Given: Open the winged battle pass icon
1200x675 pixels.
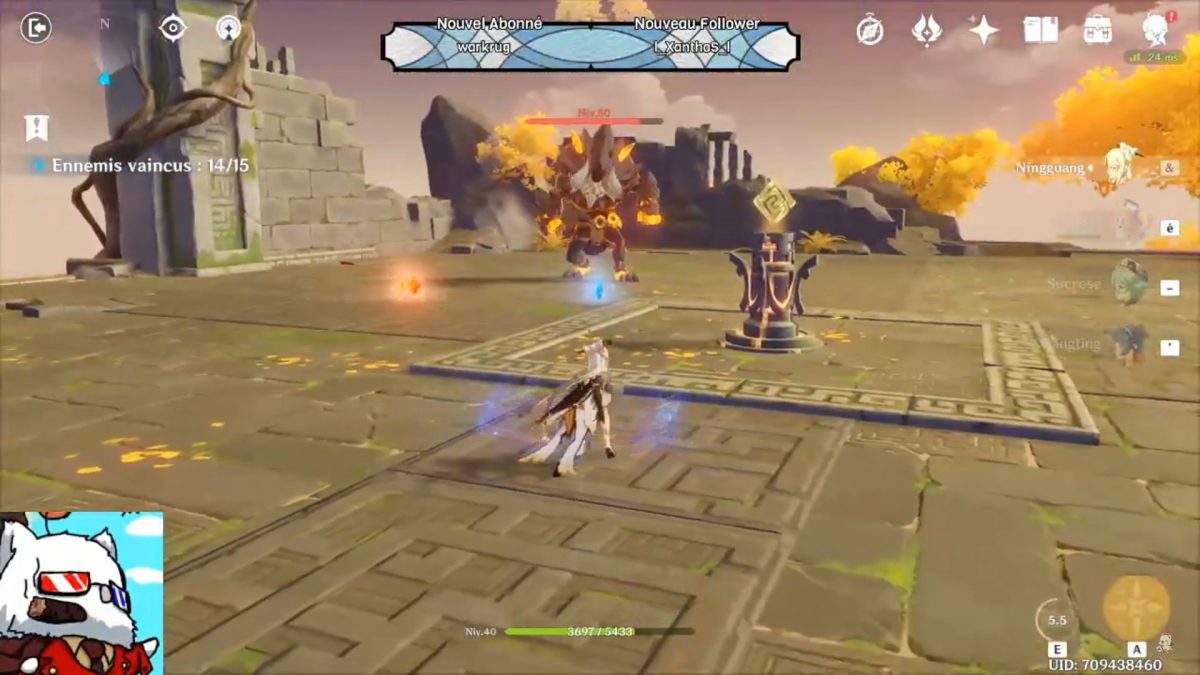Looking at the screenshot, I should [927, 30].
